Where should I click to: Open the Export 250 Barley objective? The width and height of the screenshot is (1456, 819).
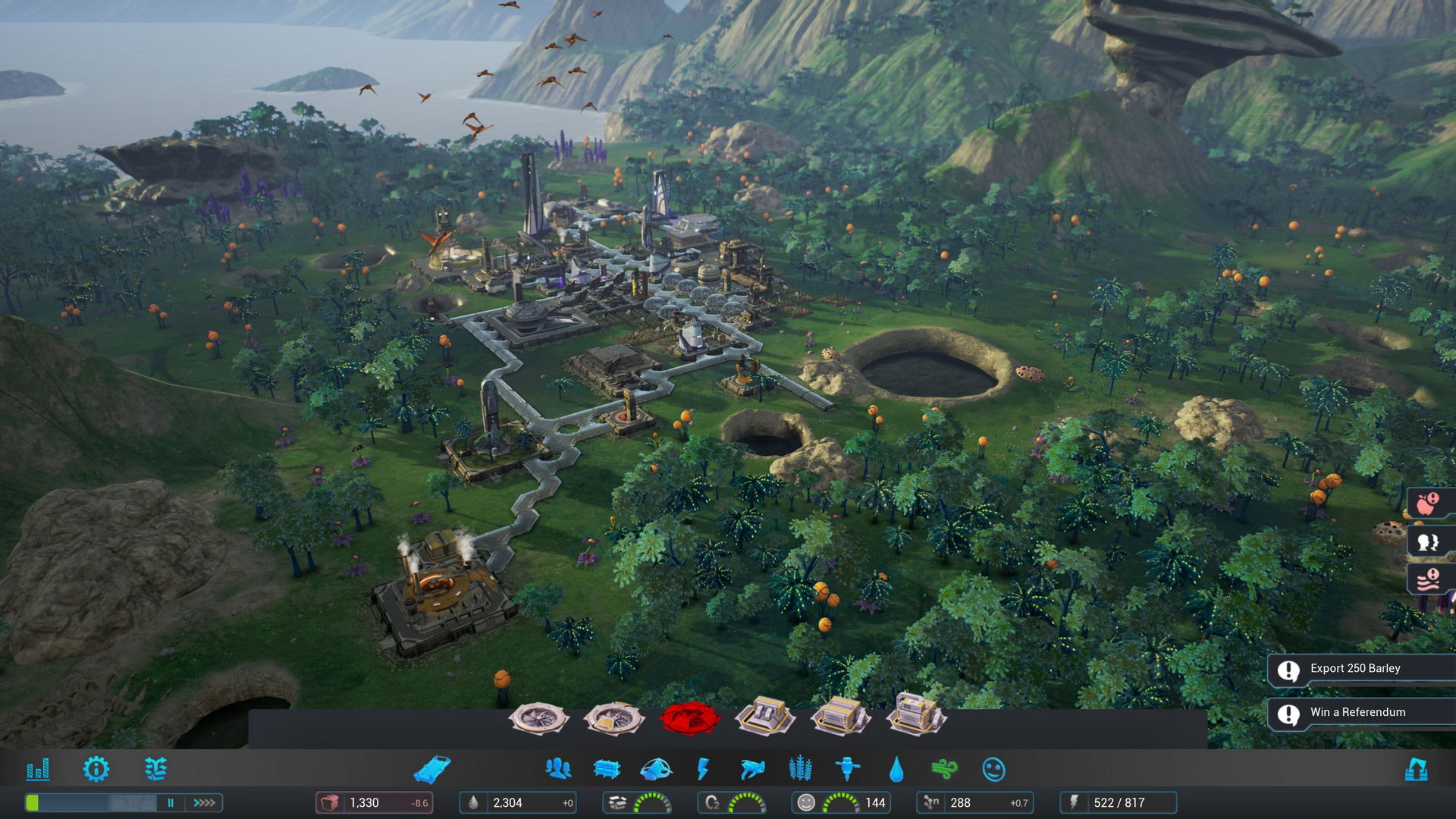(1357, 669)
